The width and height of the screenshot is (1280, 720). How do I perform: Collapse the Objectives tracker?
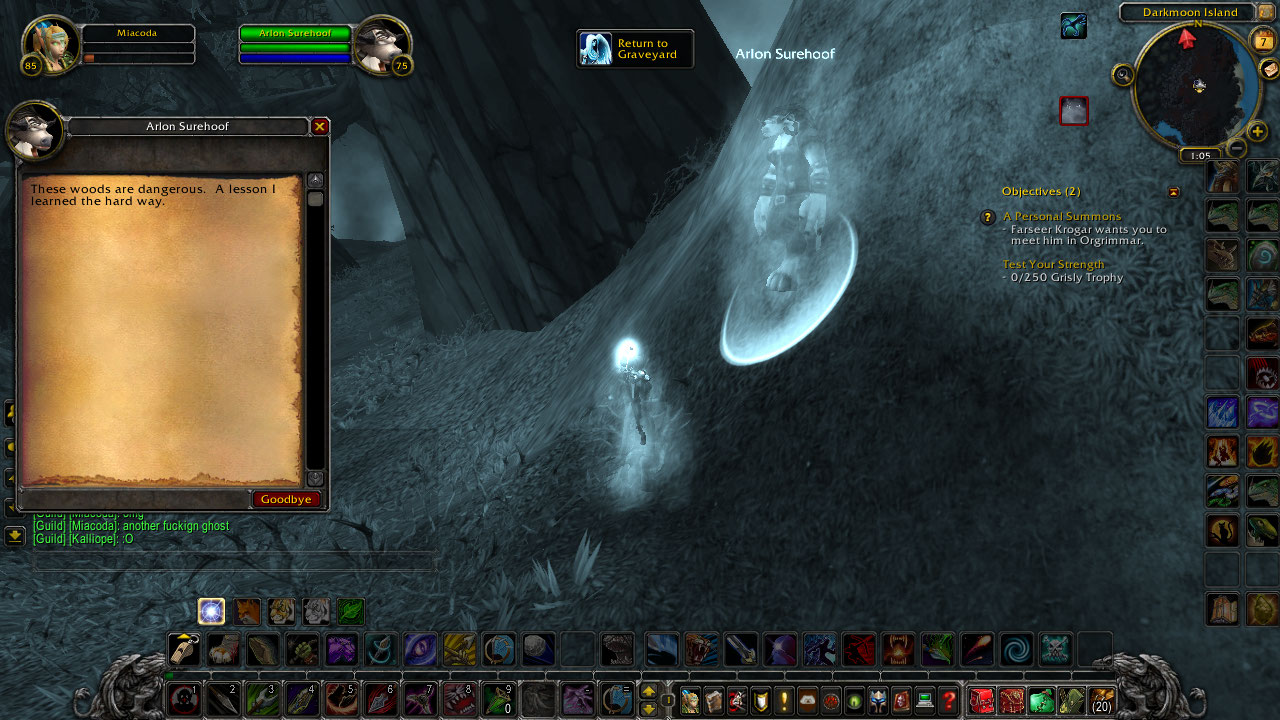(x=1174, y=192)
